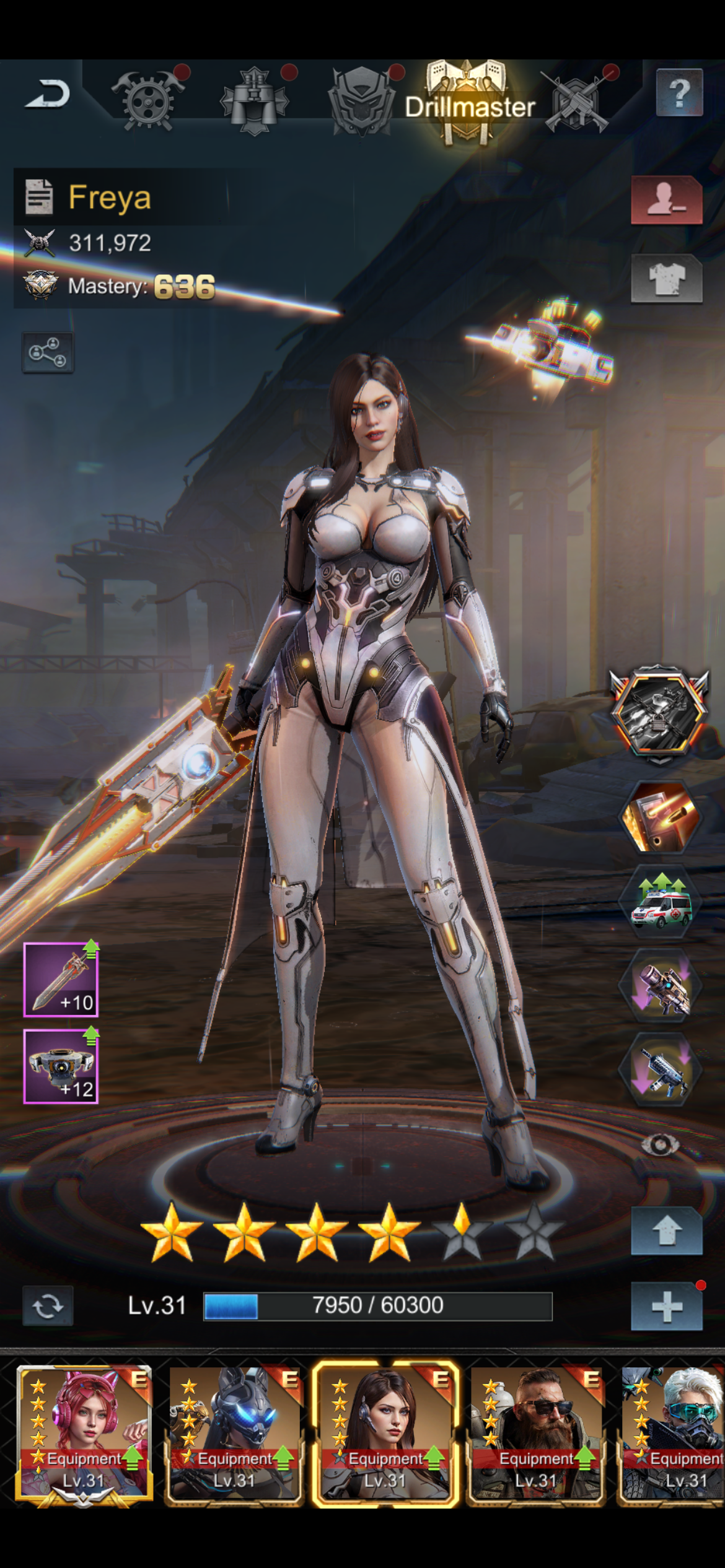Toggle the eye visibility icon
This screenshot has width=725, height=1568.
[661, 1145]
